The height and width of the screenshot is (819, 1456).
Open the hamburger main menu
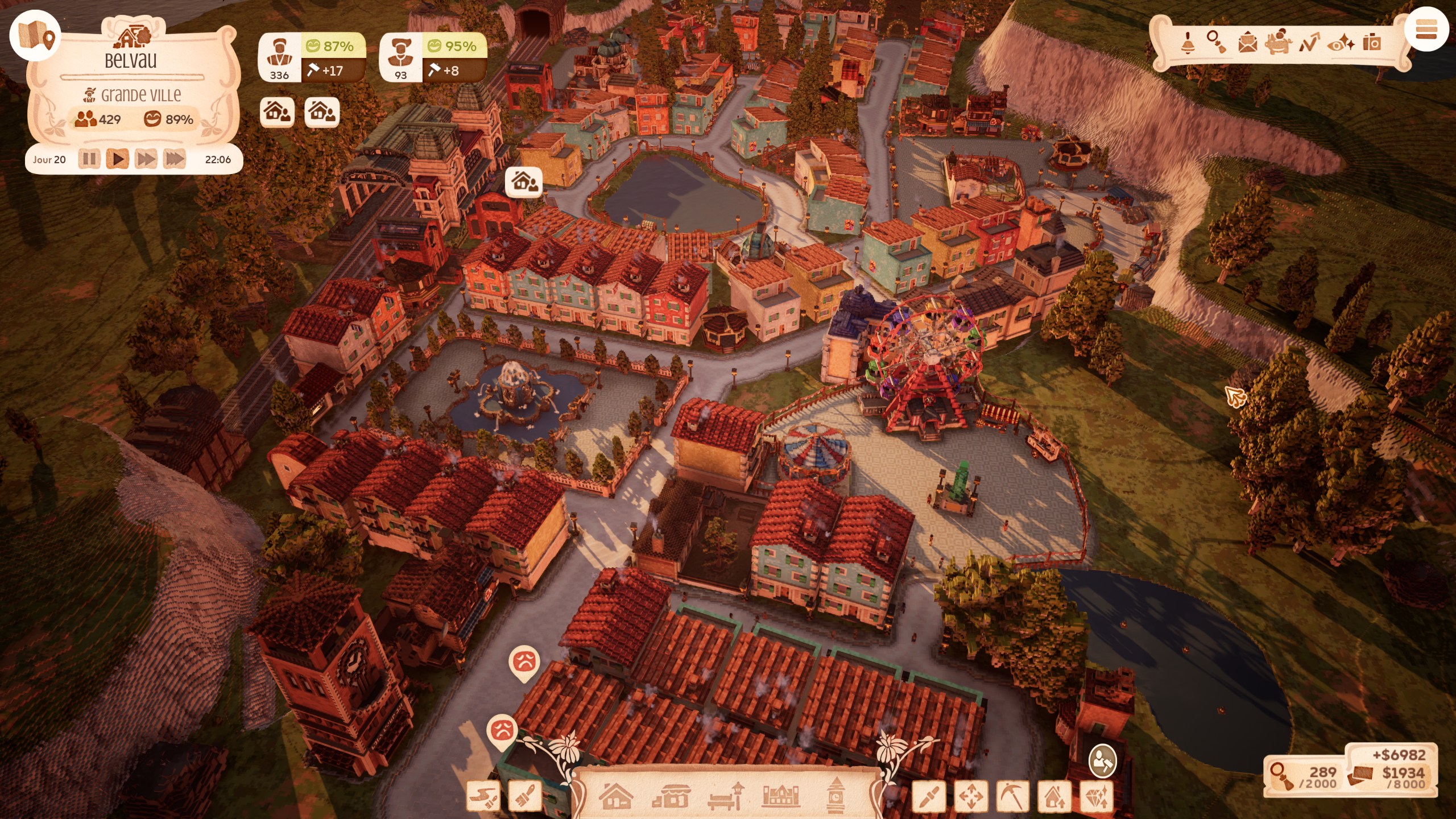click(1426, 30)
